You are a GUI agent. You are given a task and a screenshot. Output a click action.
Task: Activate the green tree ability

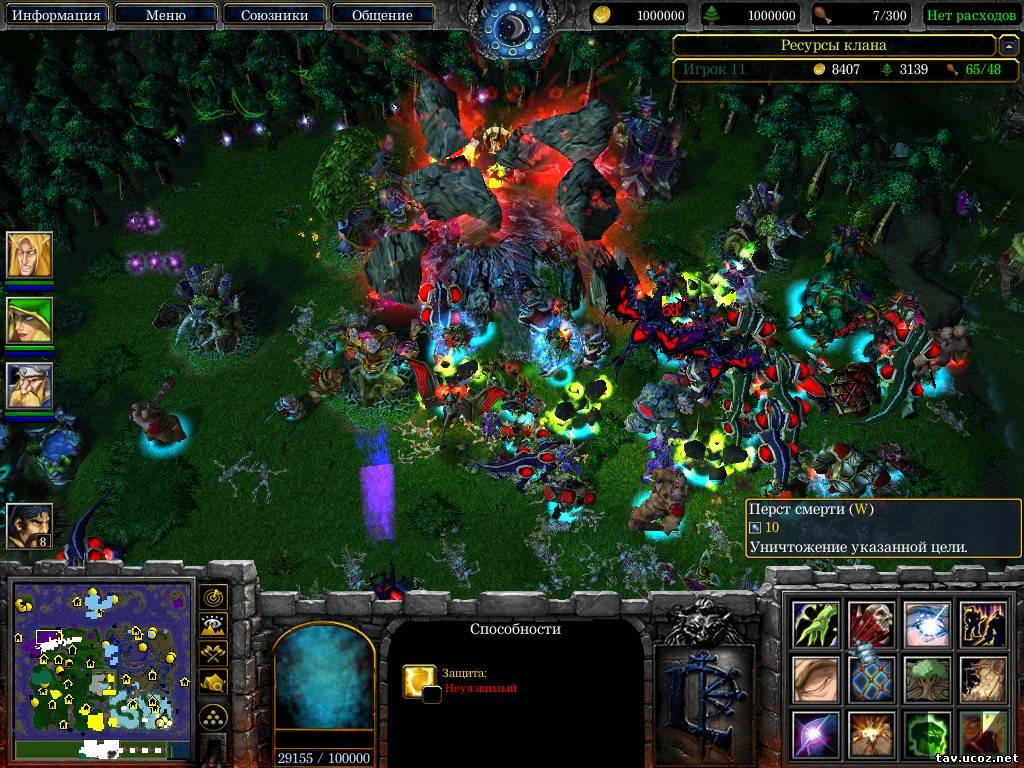tap(927, 679)
